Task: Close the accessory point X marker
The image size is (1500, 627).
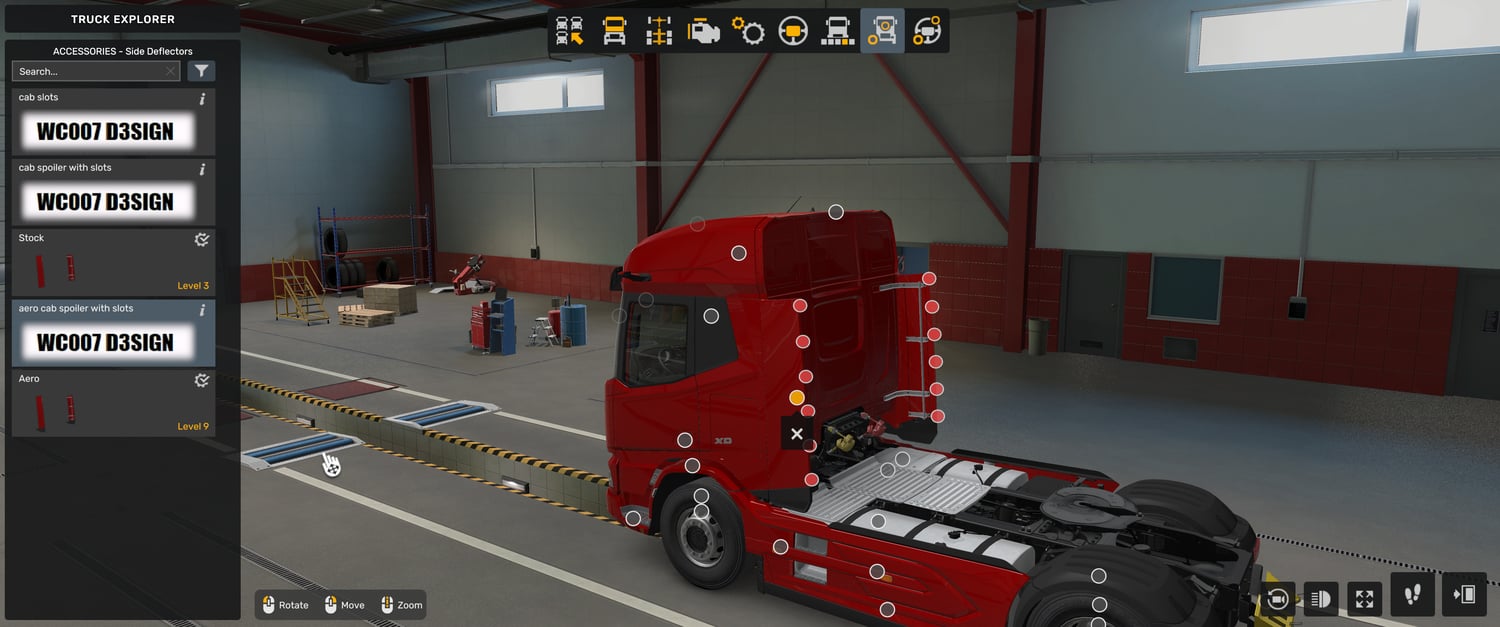Action: click(796, 434)
